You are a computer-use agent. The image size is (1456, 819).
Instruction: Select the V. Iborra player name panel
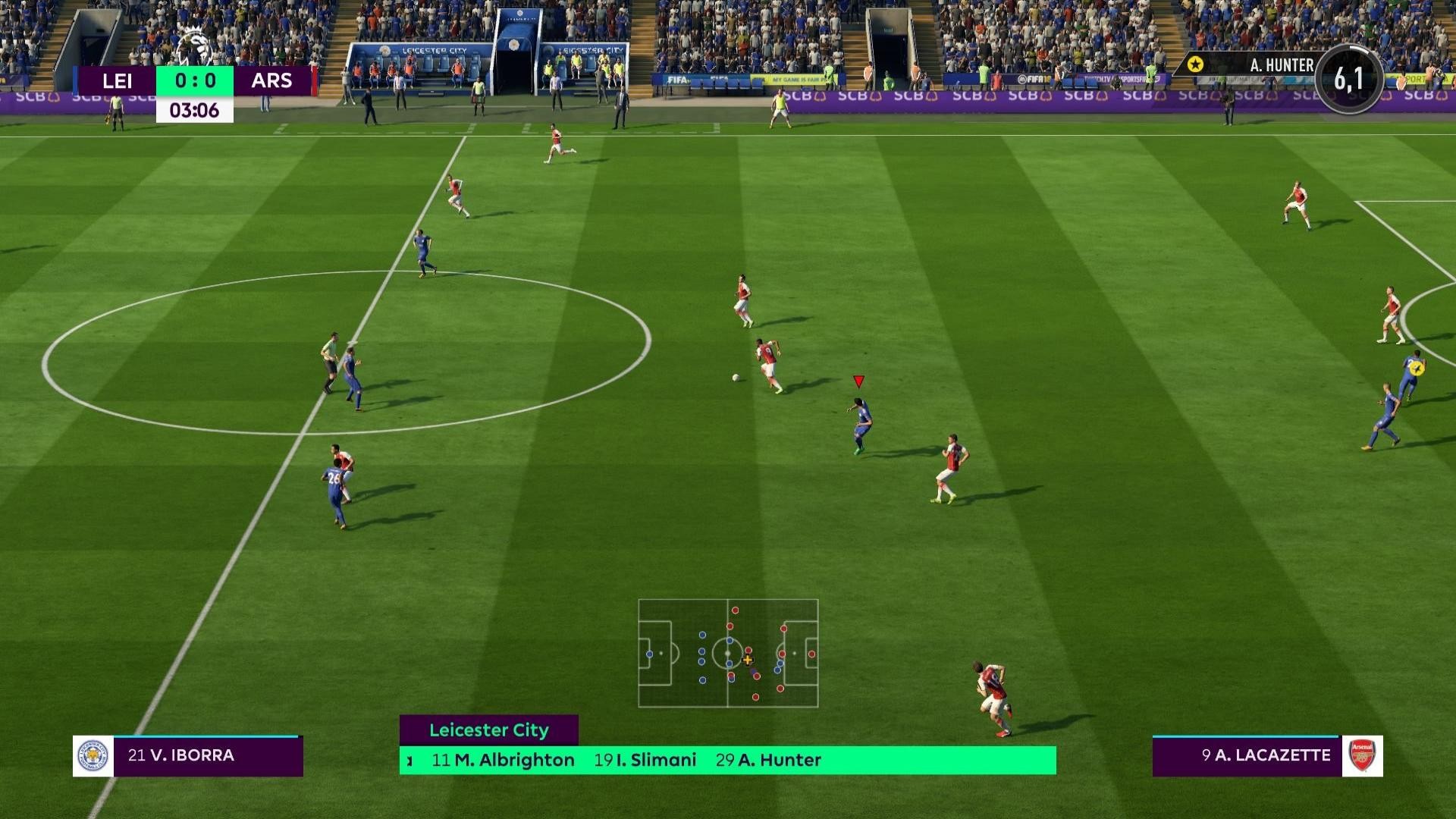(208, 755)
